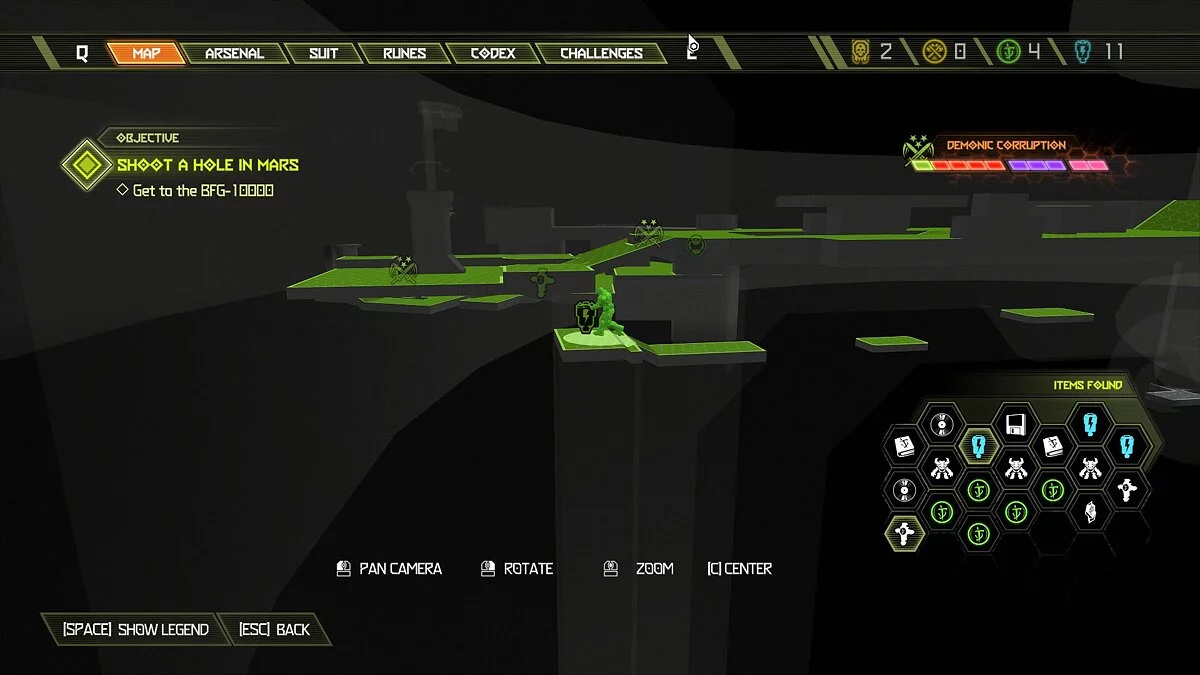
Task: Click the Back button
Action: pyautogui.click(x=274, y=629)
